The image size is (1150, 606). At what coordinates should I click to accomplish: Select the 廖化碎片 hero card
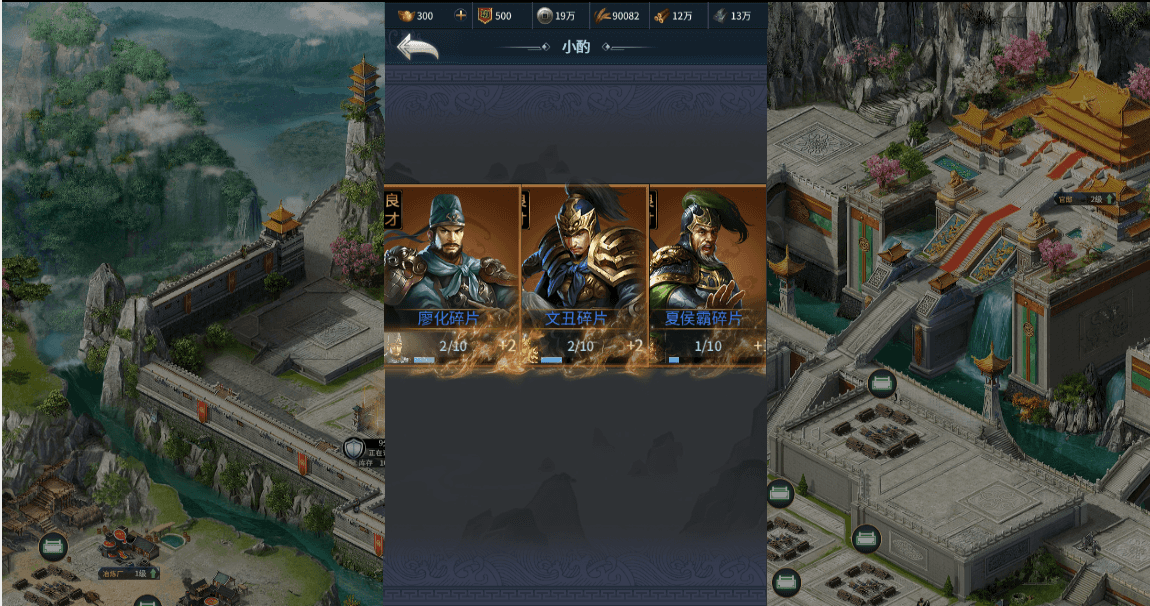tap(451, 270)
